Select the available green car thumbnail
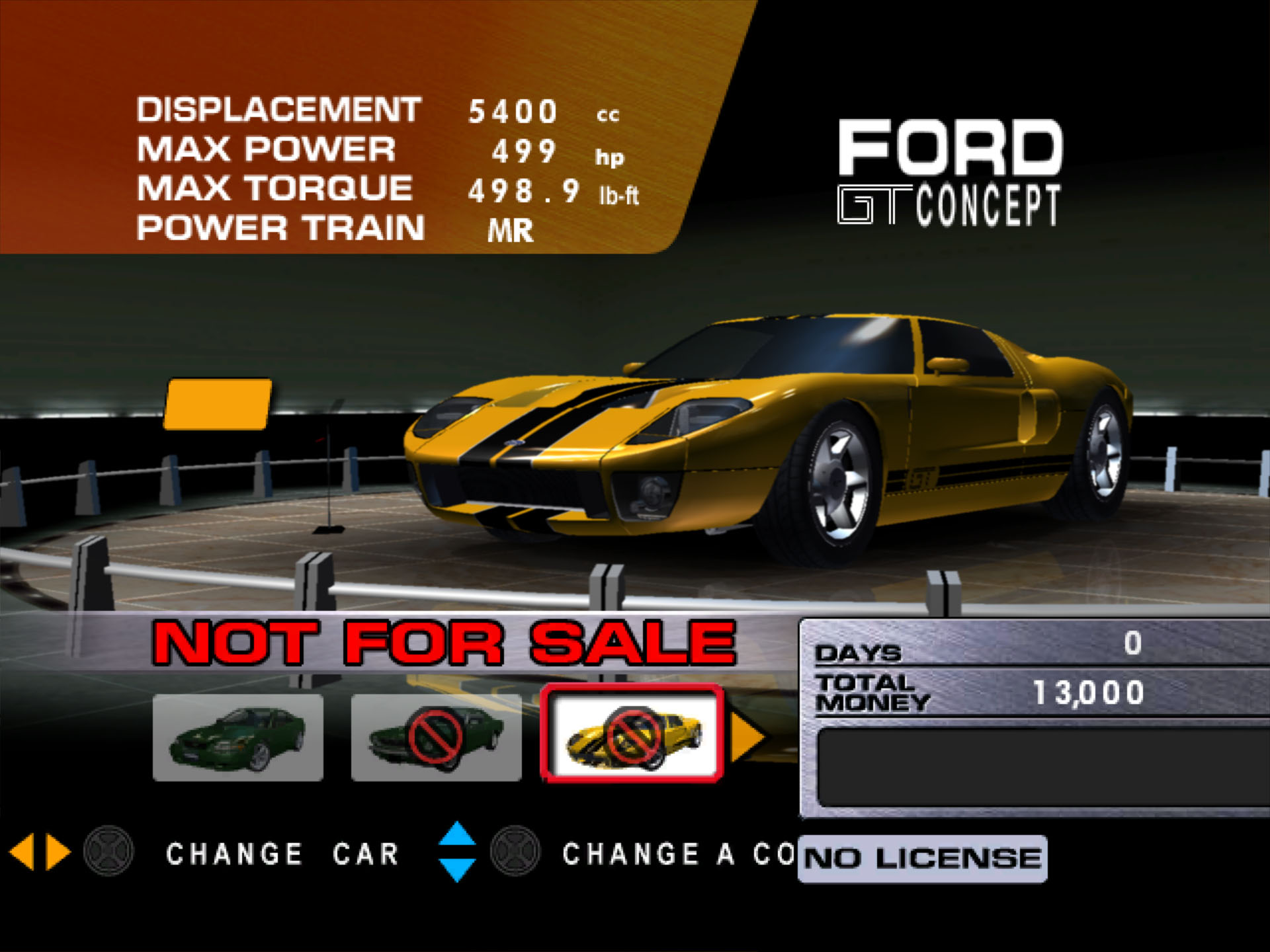 (x=238, y=737)
